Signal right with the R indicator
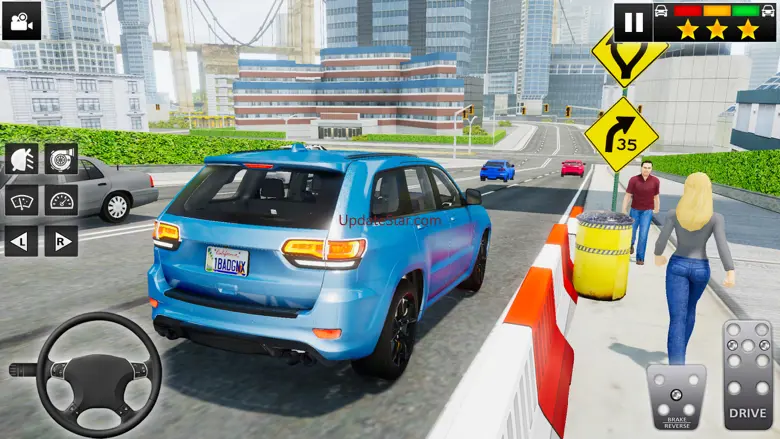The height and width of the screenshot is (439, 780). point(61,241)
